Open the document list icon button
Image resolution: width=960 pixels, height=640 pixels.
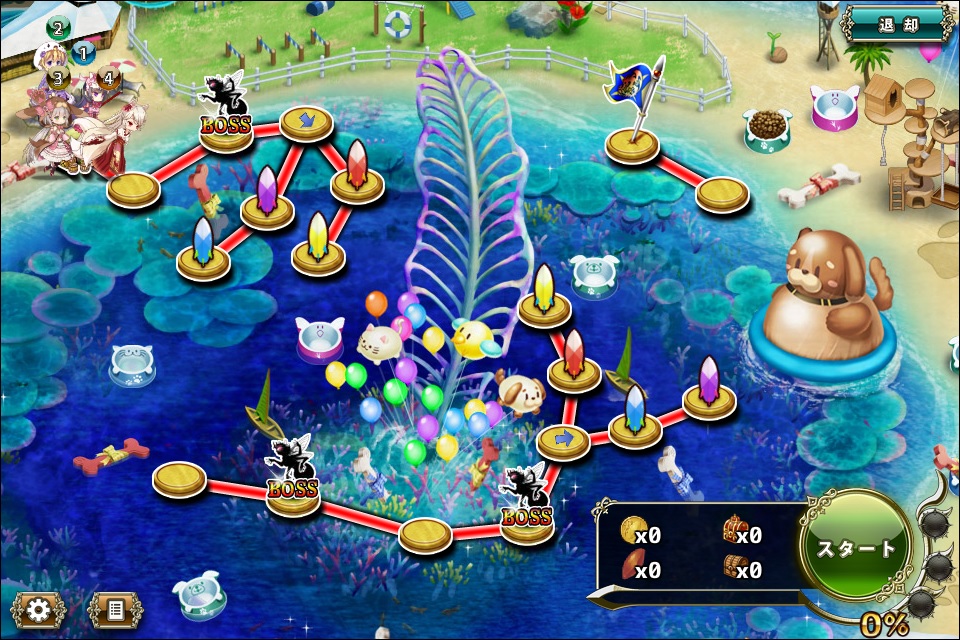(114, 607)
